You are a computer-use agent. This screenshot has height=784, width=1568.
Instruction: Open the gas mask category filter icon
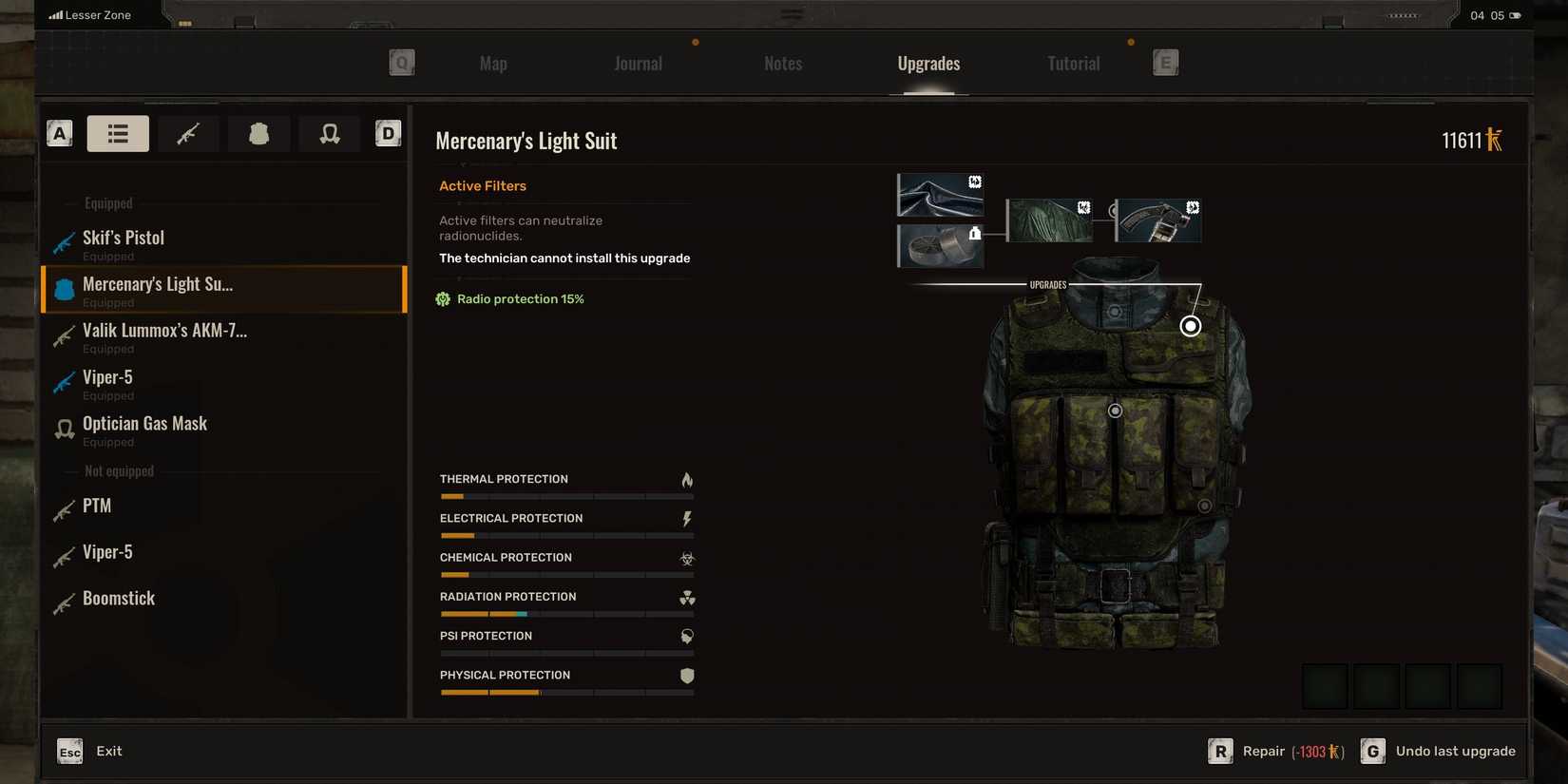328,133
